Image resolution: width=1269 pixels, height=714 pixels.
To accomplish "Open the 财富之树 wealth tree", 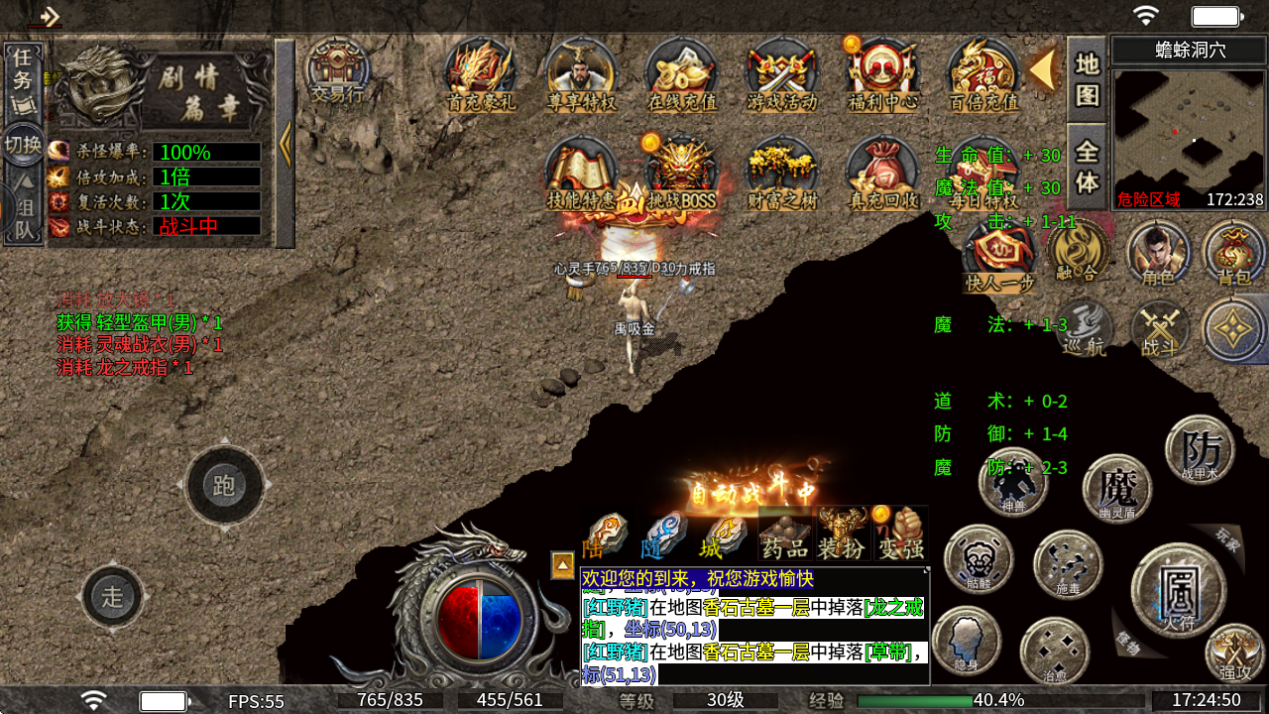I will pos(782,176).
